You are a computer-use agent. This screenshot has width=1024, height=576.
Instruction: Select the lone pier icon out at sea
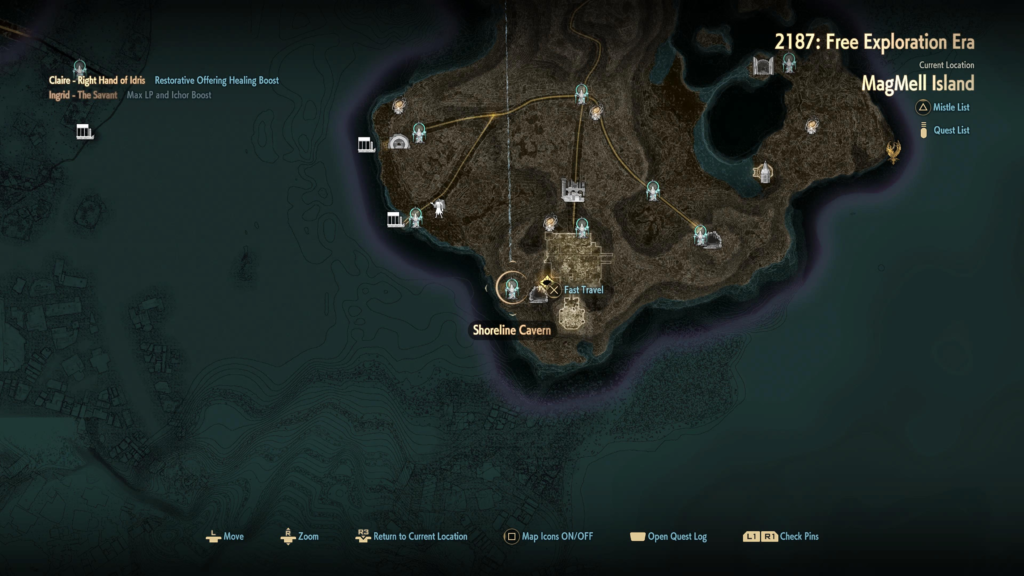tap(85, 132)
